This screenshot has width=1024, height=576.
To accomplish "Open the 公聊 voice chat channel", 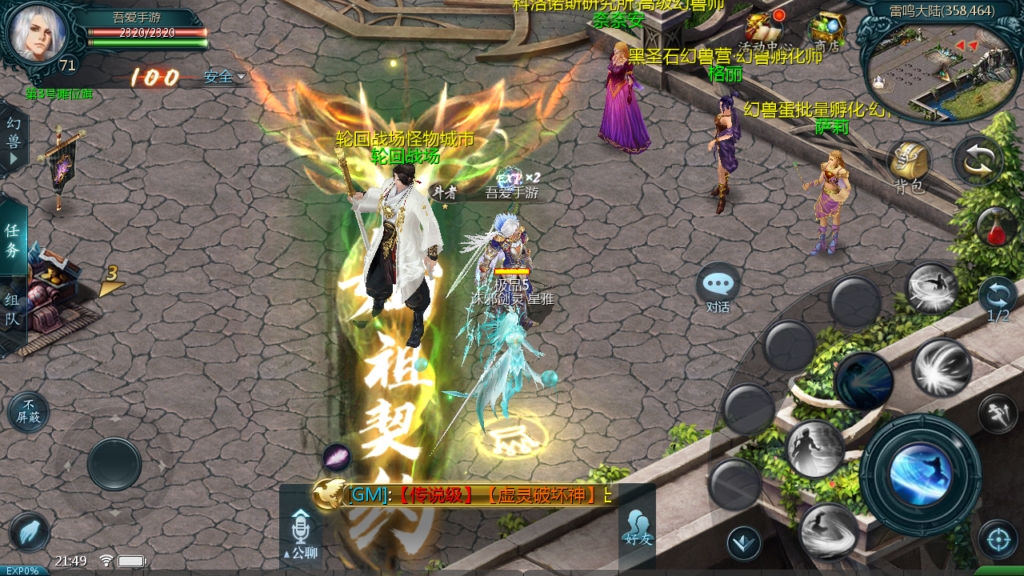I will point(300,534).
